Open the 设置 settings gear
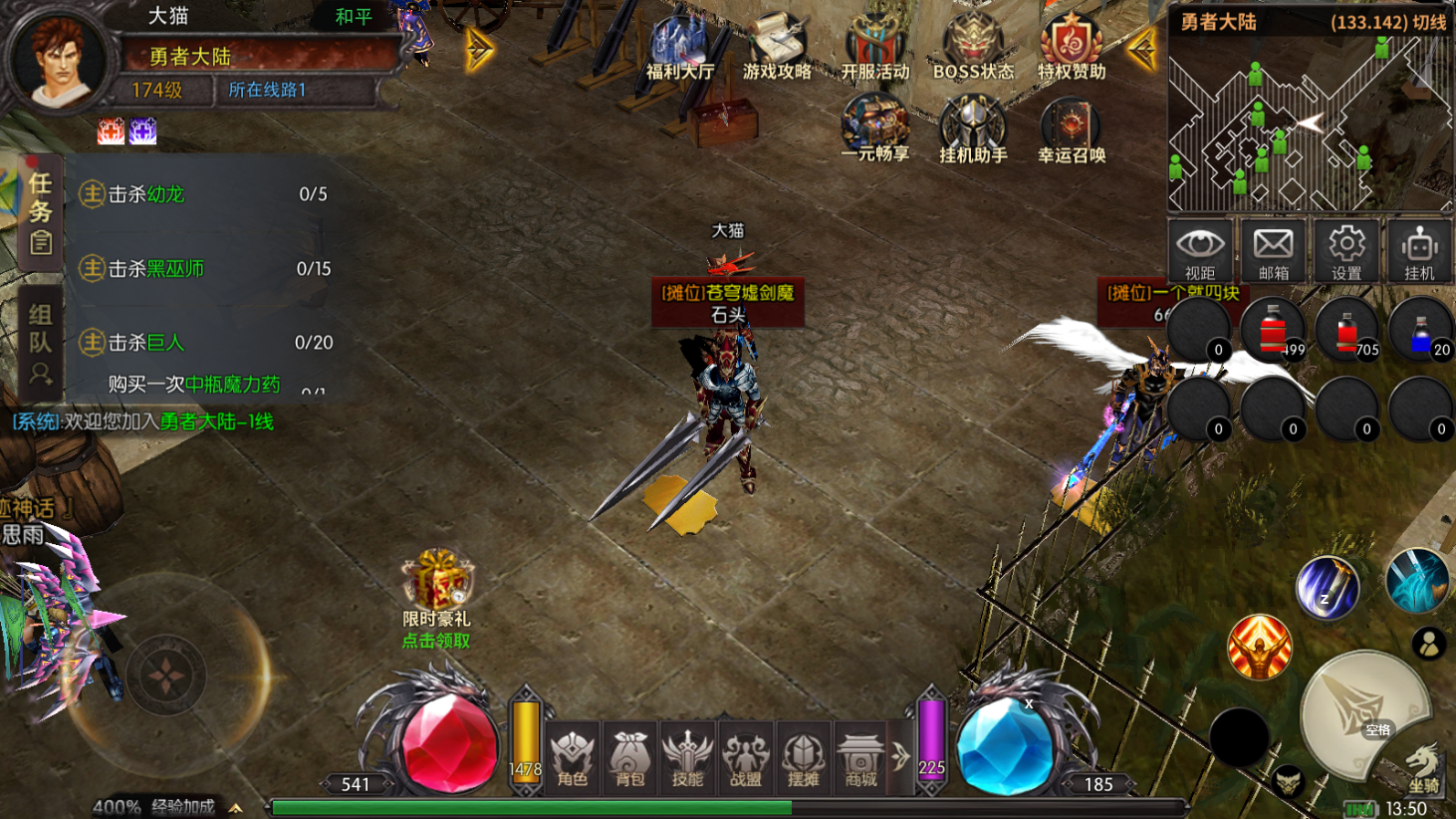Image resolution: width=1456 pixels, height=819 pixels. [x=1346, y=251]
